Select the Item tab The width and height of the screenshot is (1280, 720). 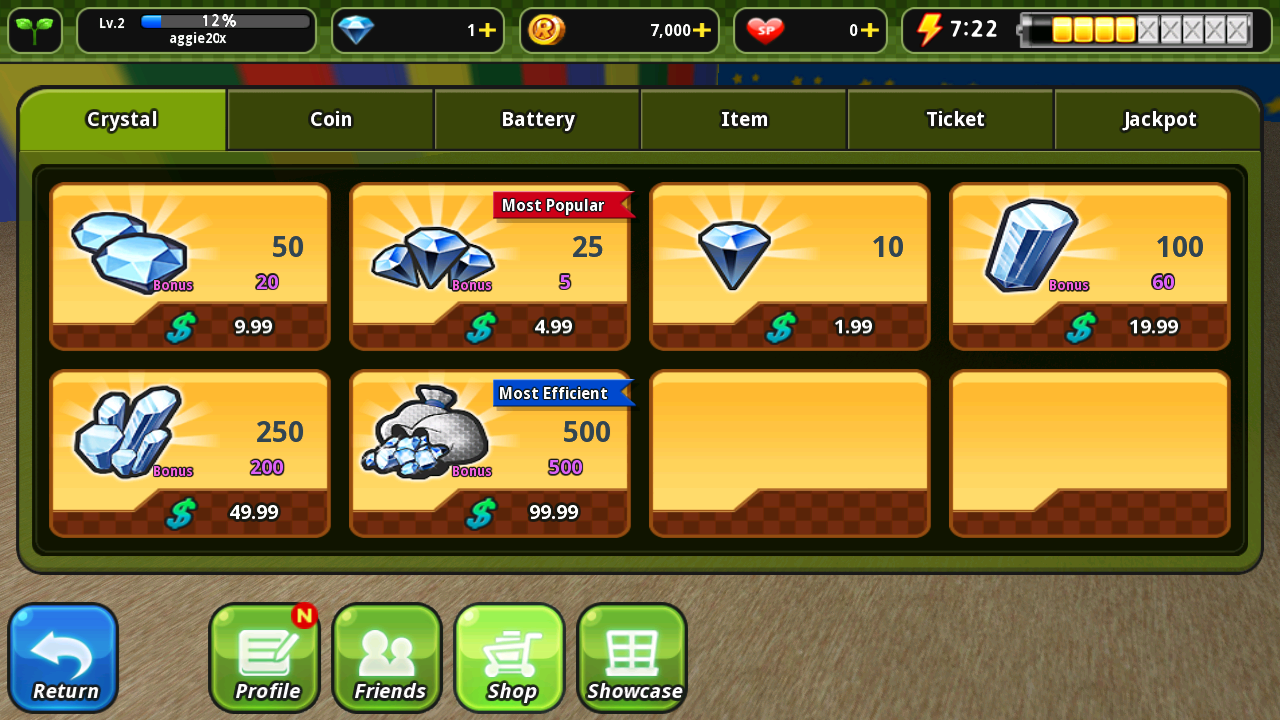tap(744, 120)
